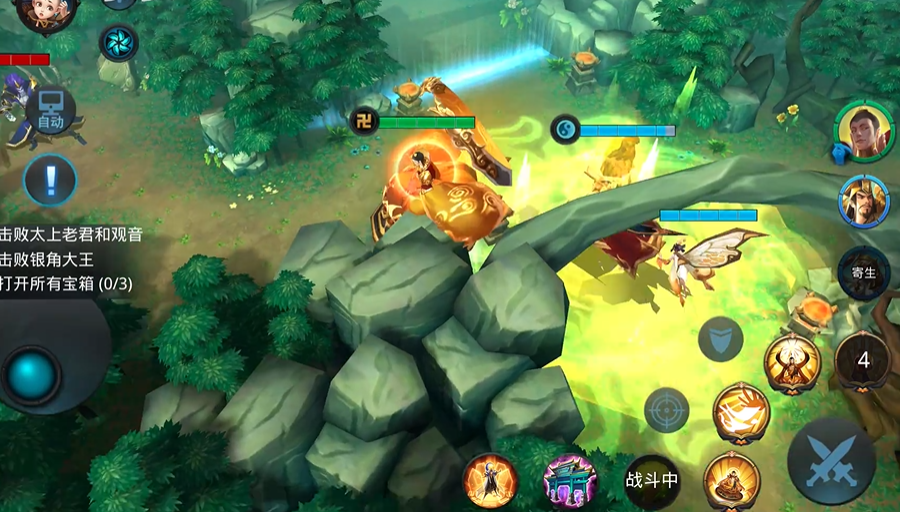
Task: Trigger the fiery warrior summoner ability
Action: pos(490,481)
